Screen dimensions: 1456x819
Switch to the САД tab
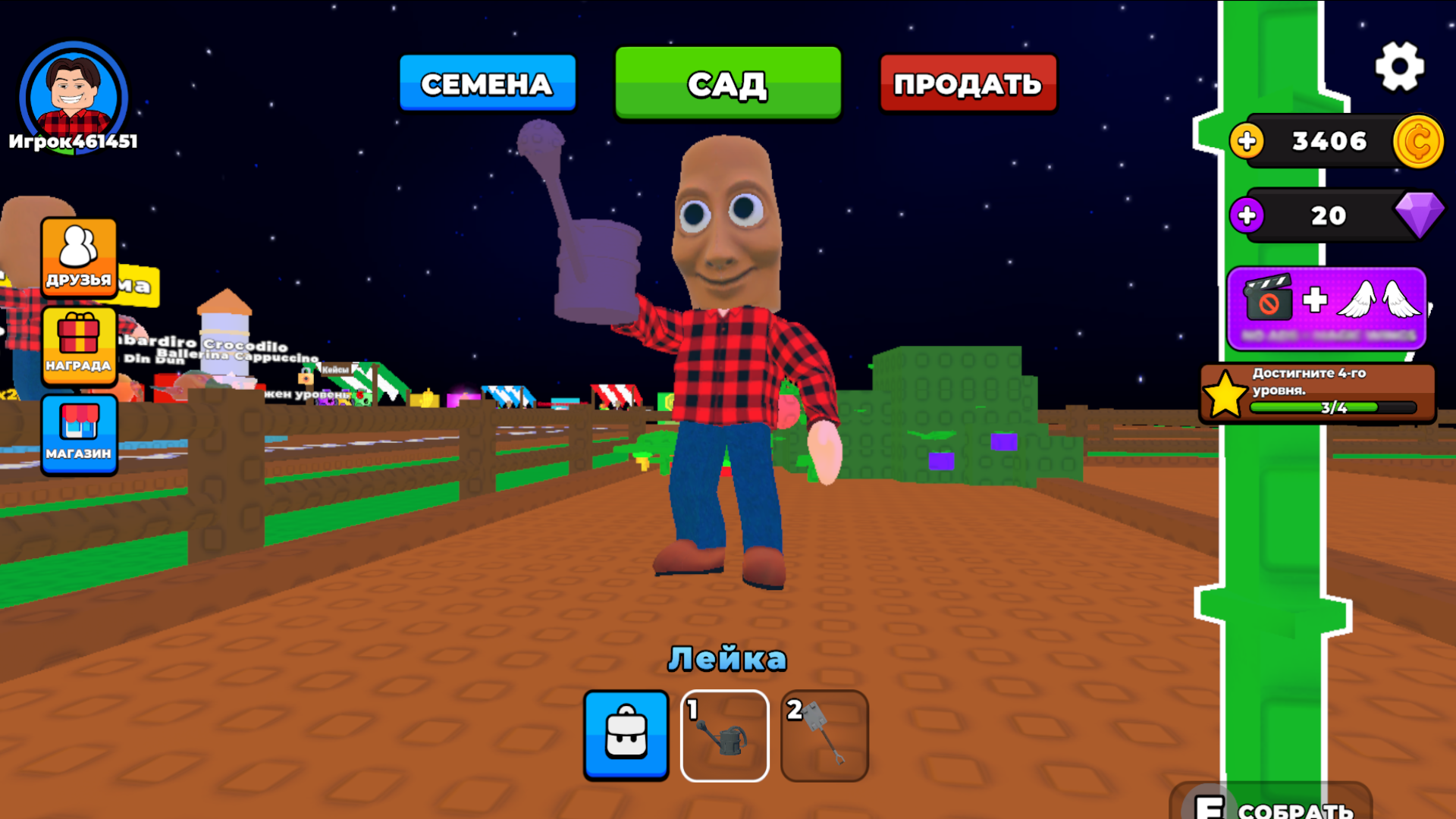tap(727, 83)
